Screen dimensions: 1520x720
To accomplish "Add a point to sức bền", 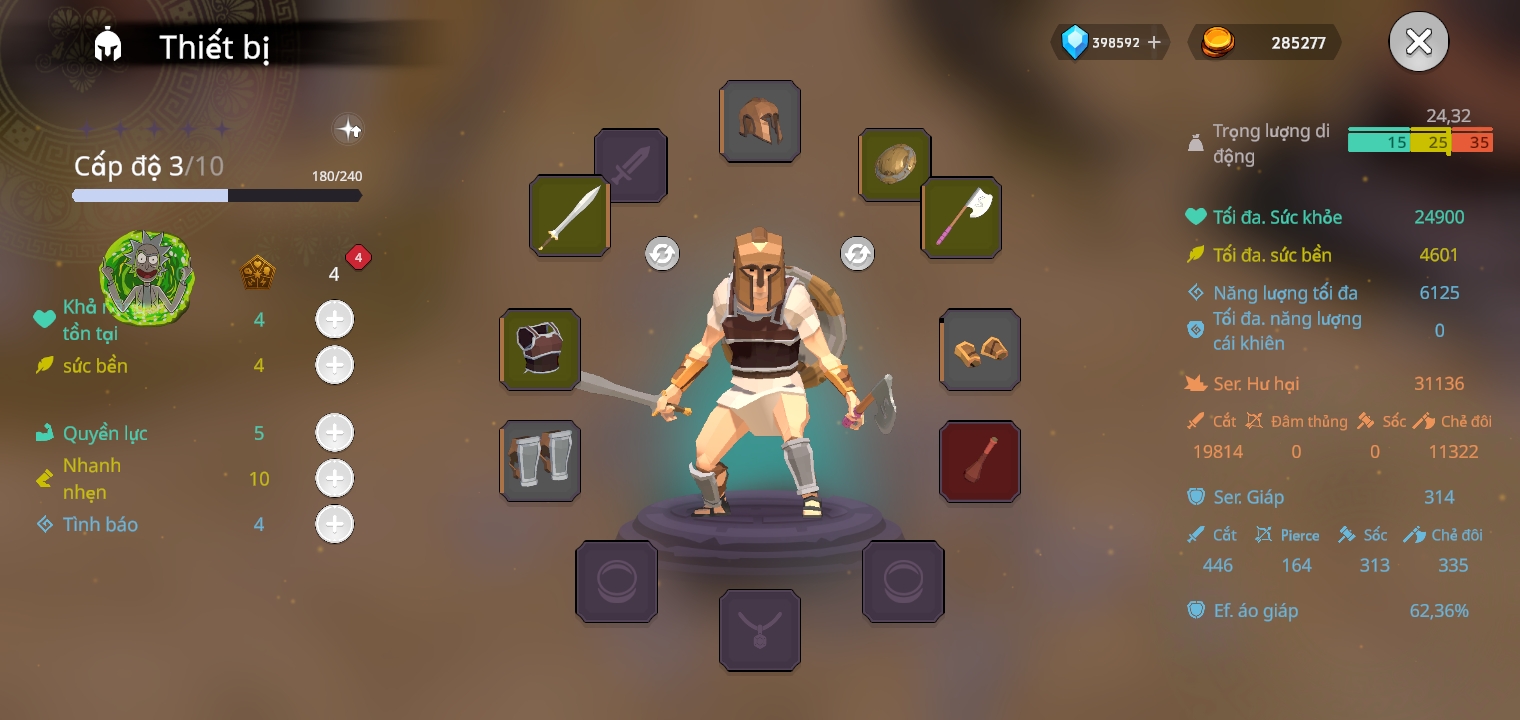I will (334, 365).
